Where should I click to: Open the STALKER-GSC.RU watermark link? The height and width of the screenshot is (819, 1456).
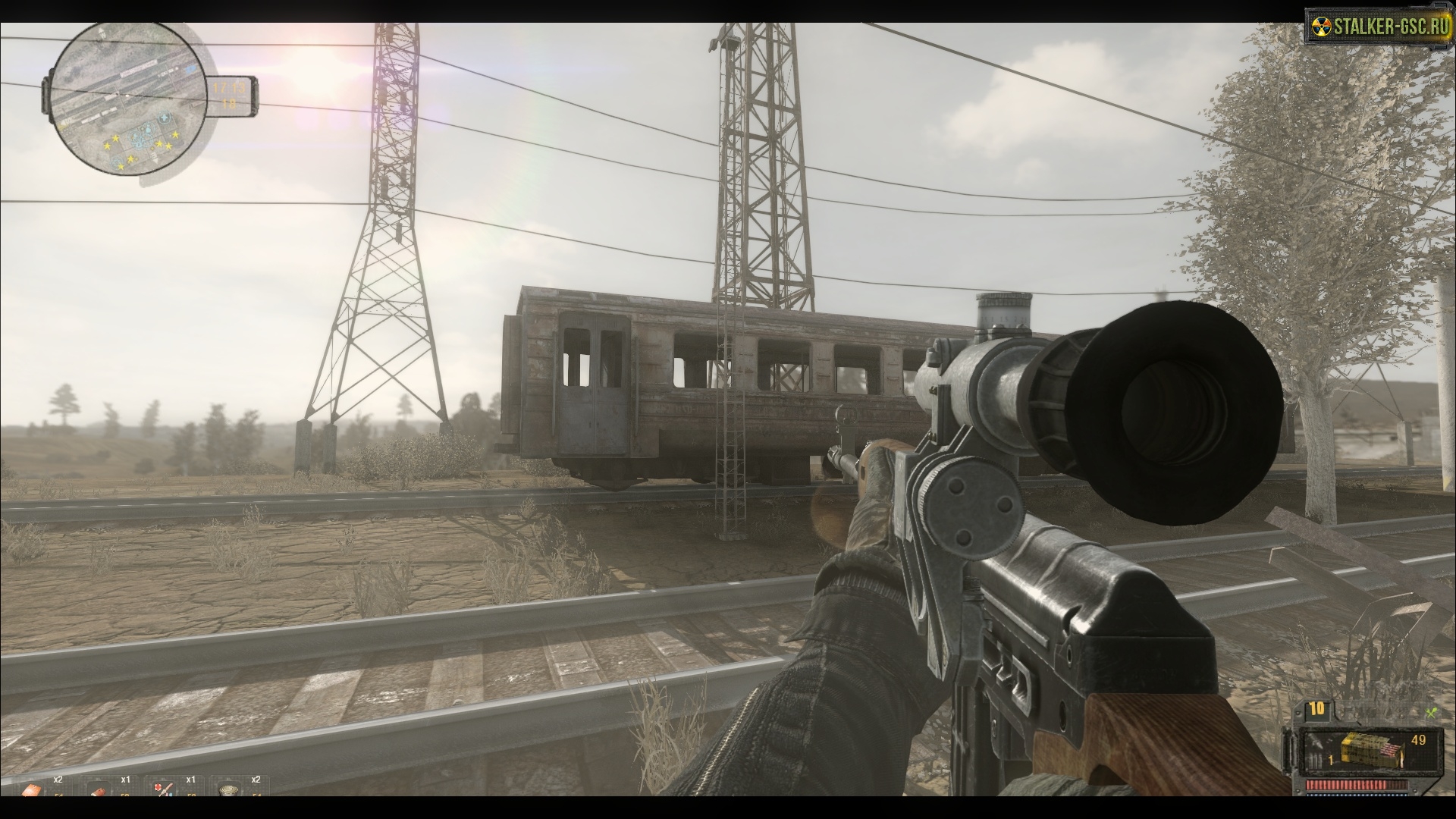(1376, 28)
